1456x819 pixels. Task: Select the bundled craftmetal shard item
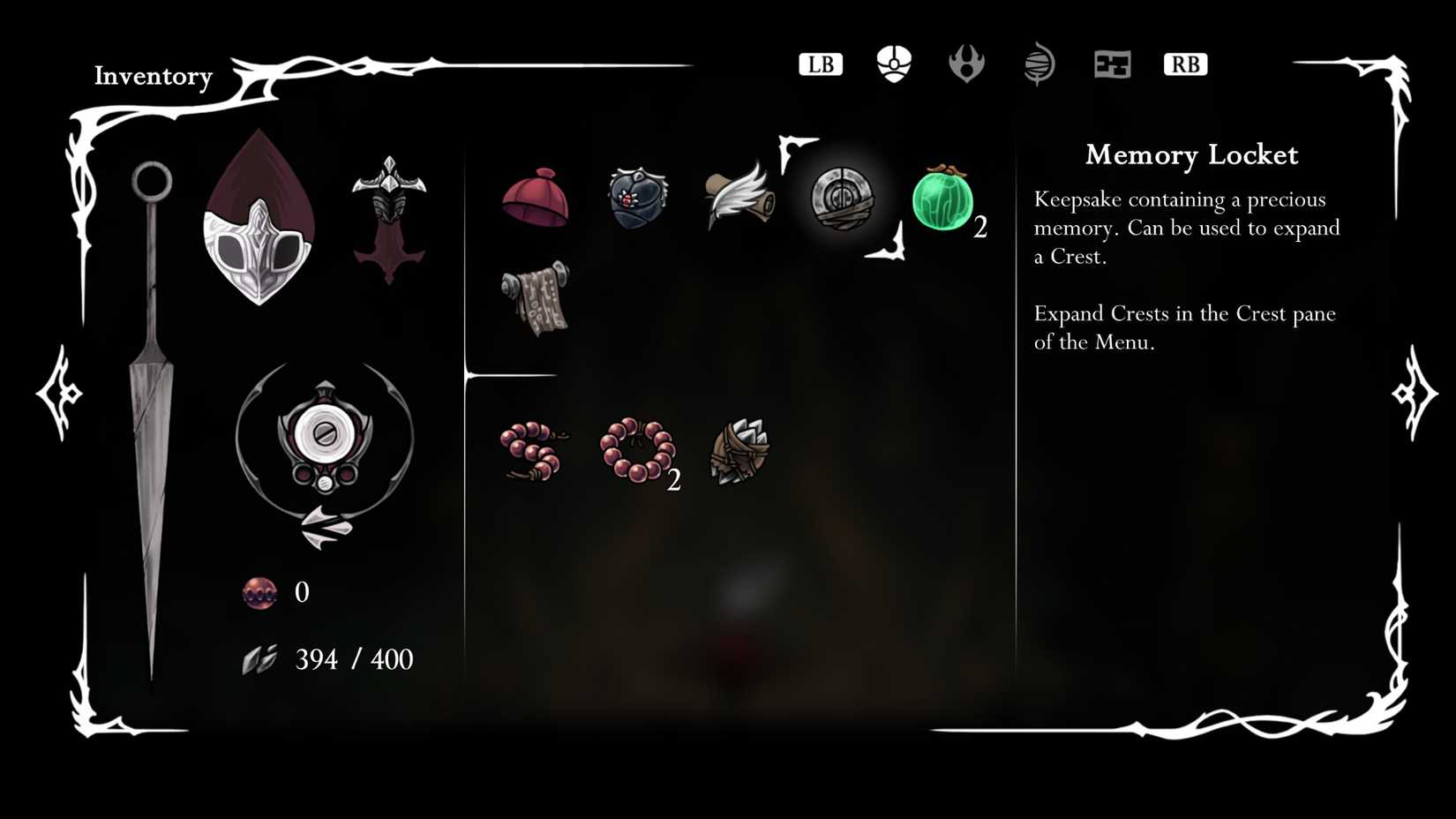coord(739,452)
